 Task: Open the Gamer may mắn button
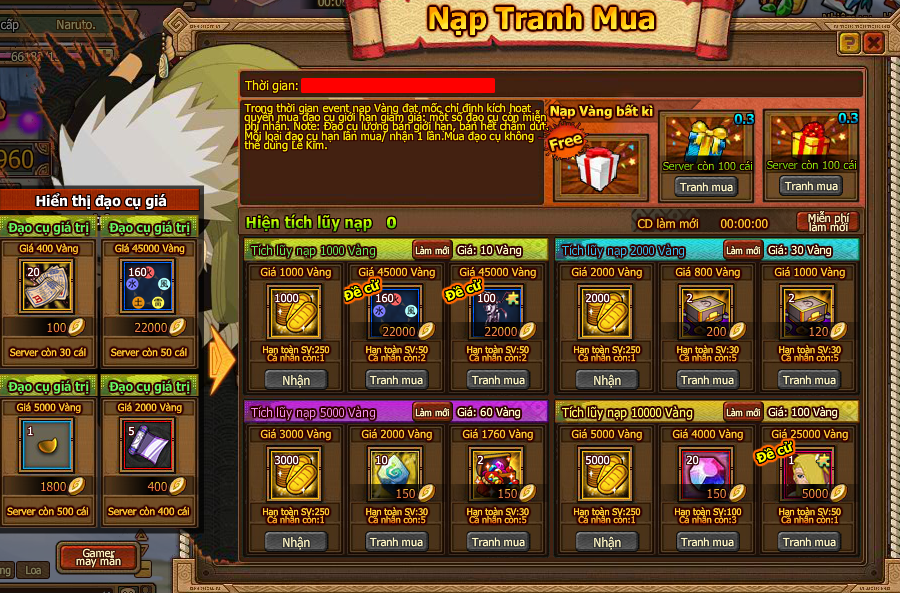98,557
